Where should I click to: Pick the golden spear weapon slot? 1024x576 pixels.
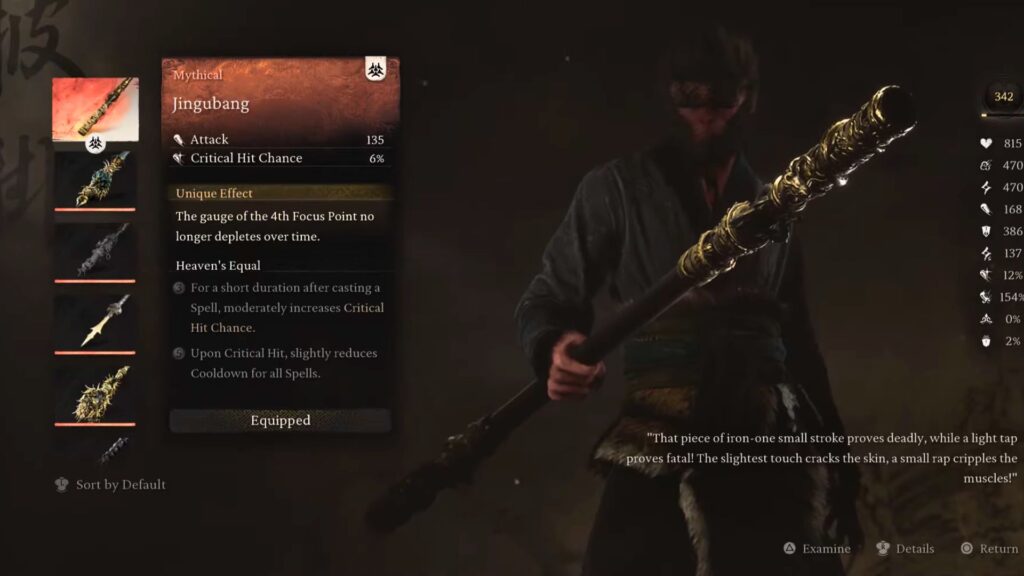(x=95, y=321)
